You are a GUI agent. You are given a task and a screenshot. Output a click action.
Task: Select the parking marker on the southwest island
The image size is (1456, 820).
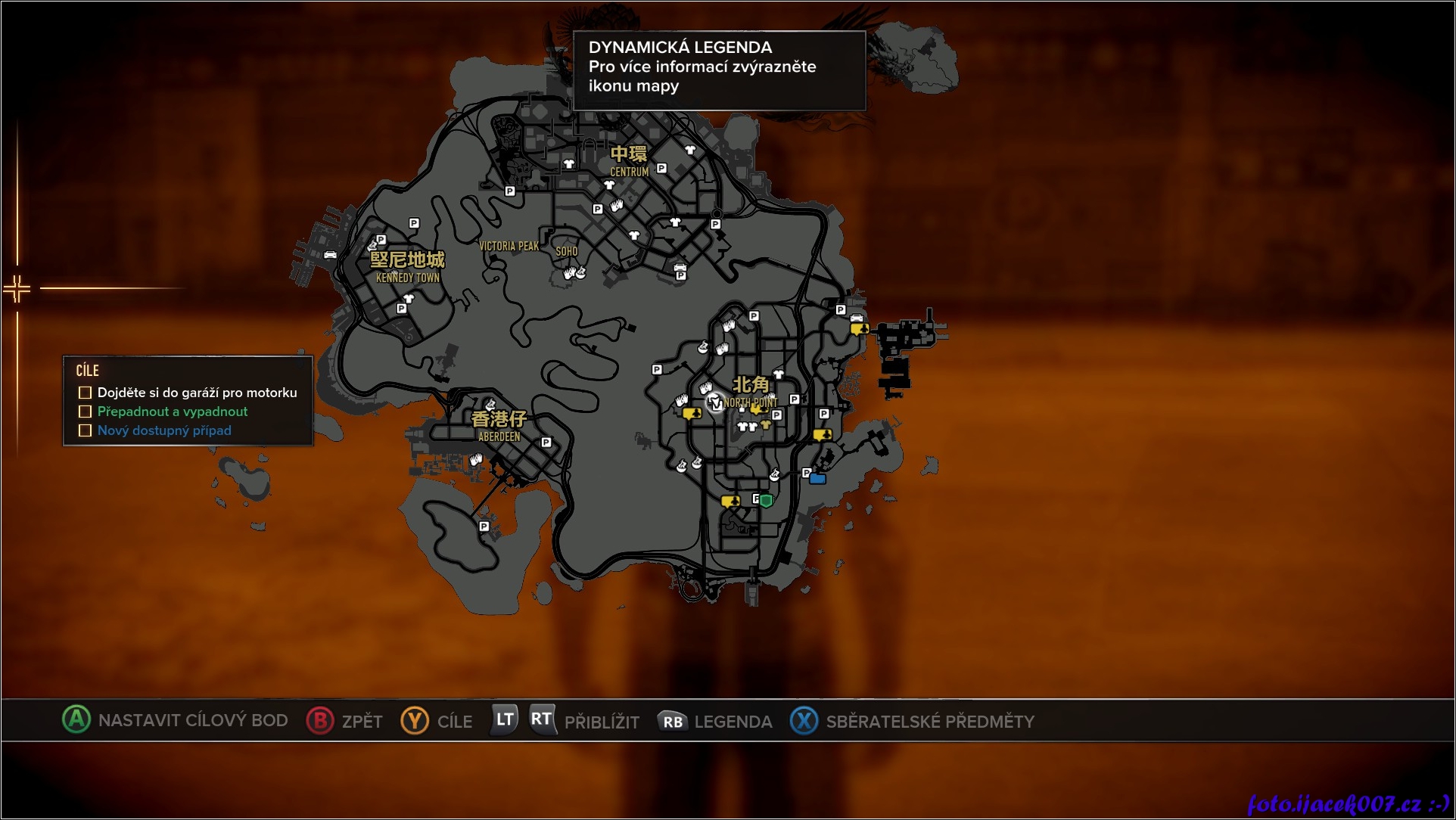point(484,526)
